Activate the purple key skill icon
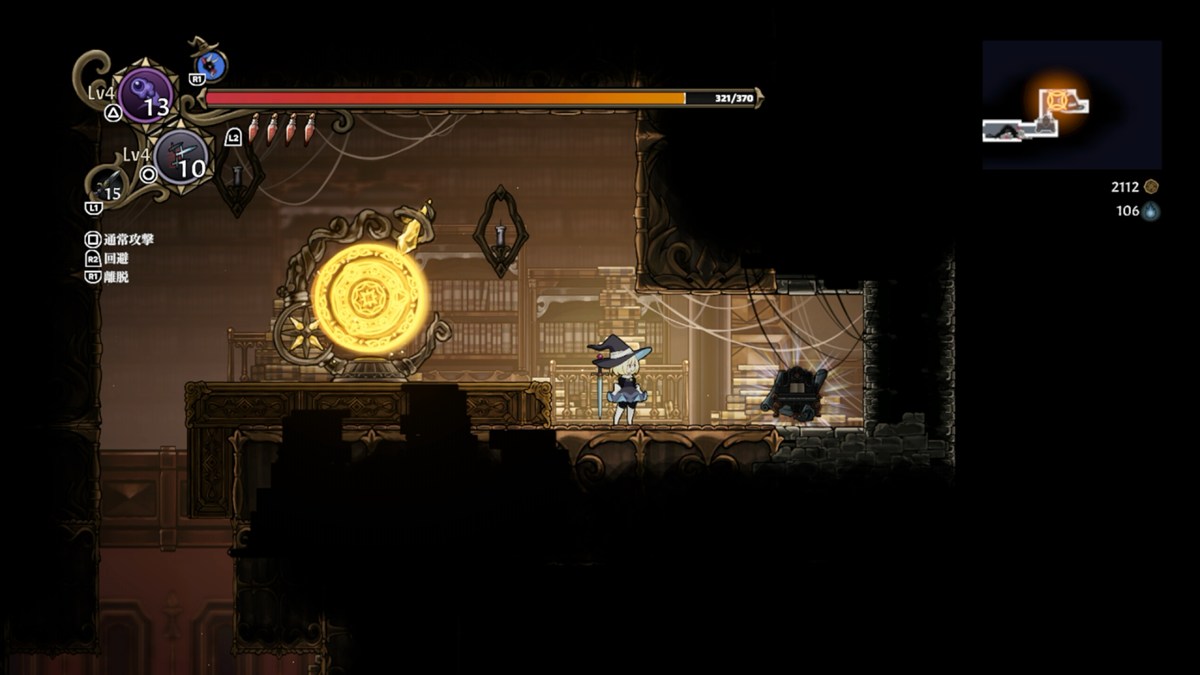Screen dimensions: 1200x675 [145, 94]
